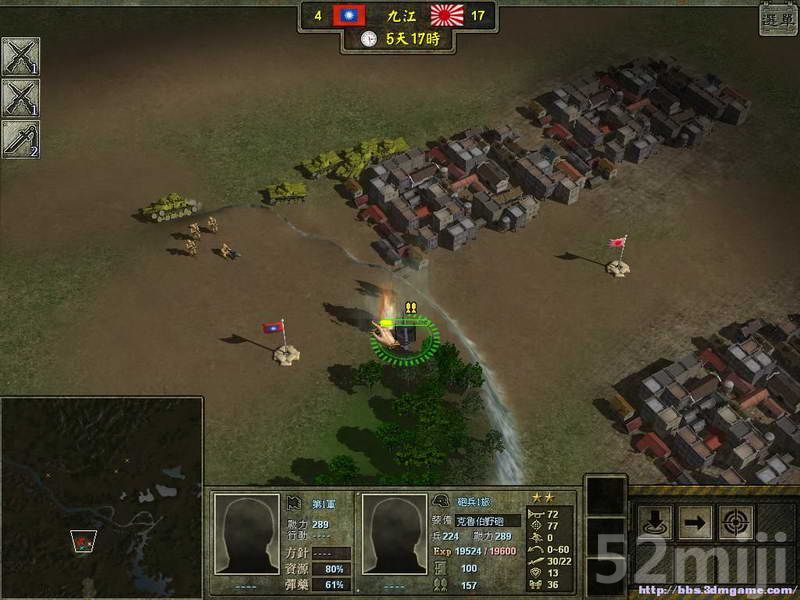Select the 第1軍 commander portrait
The height and width of the screenshot is (600, 800).
coord(247,536)
